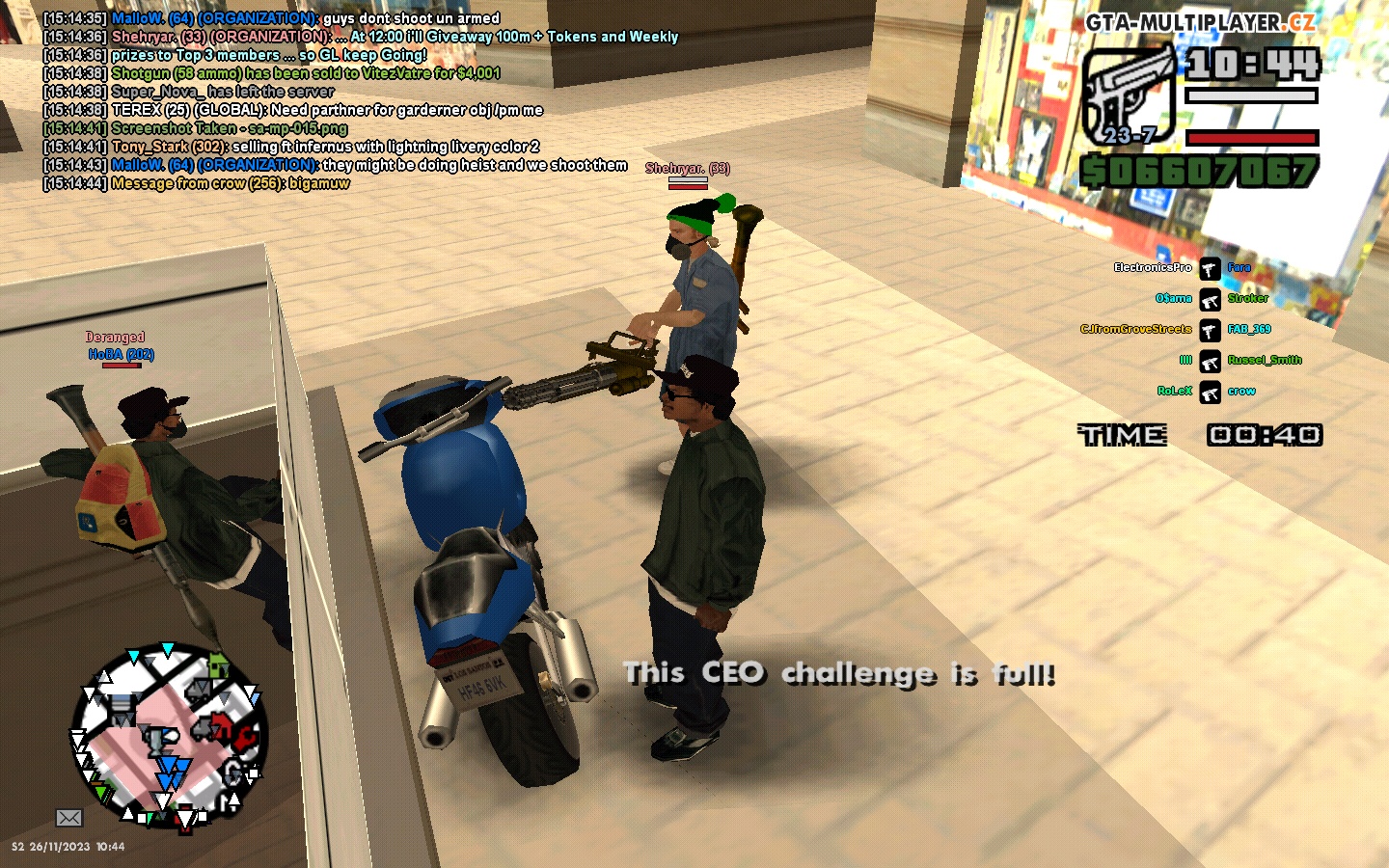
Task: Click TEREX's global partner request message
Action: click(327, 110)
